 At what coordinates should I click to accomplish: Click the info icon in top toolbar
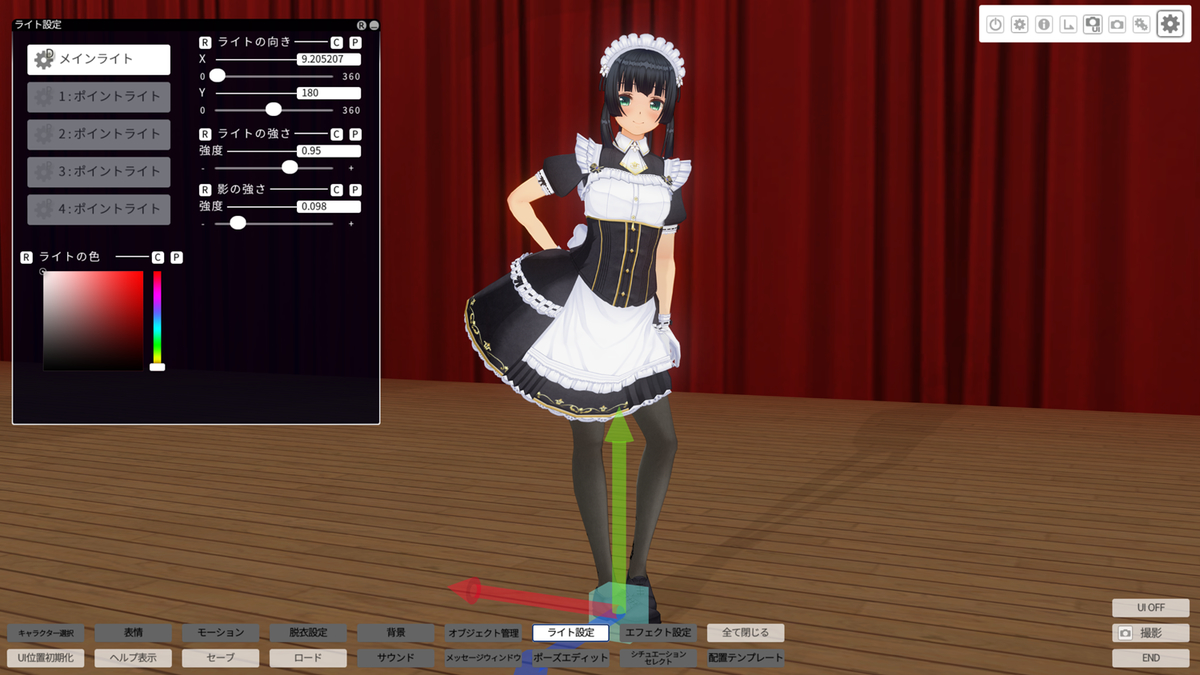[x=1044, y=24]
